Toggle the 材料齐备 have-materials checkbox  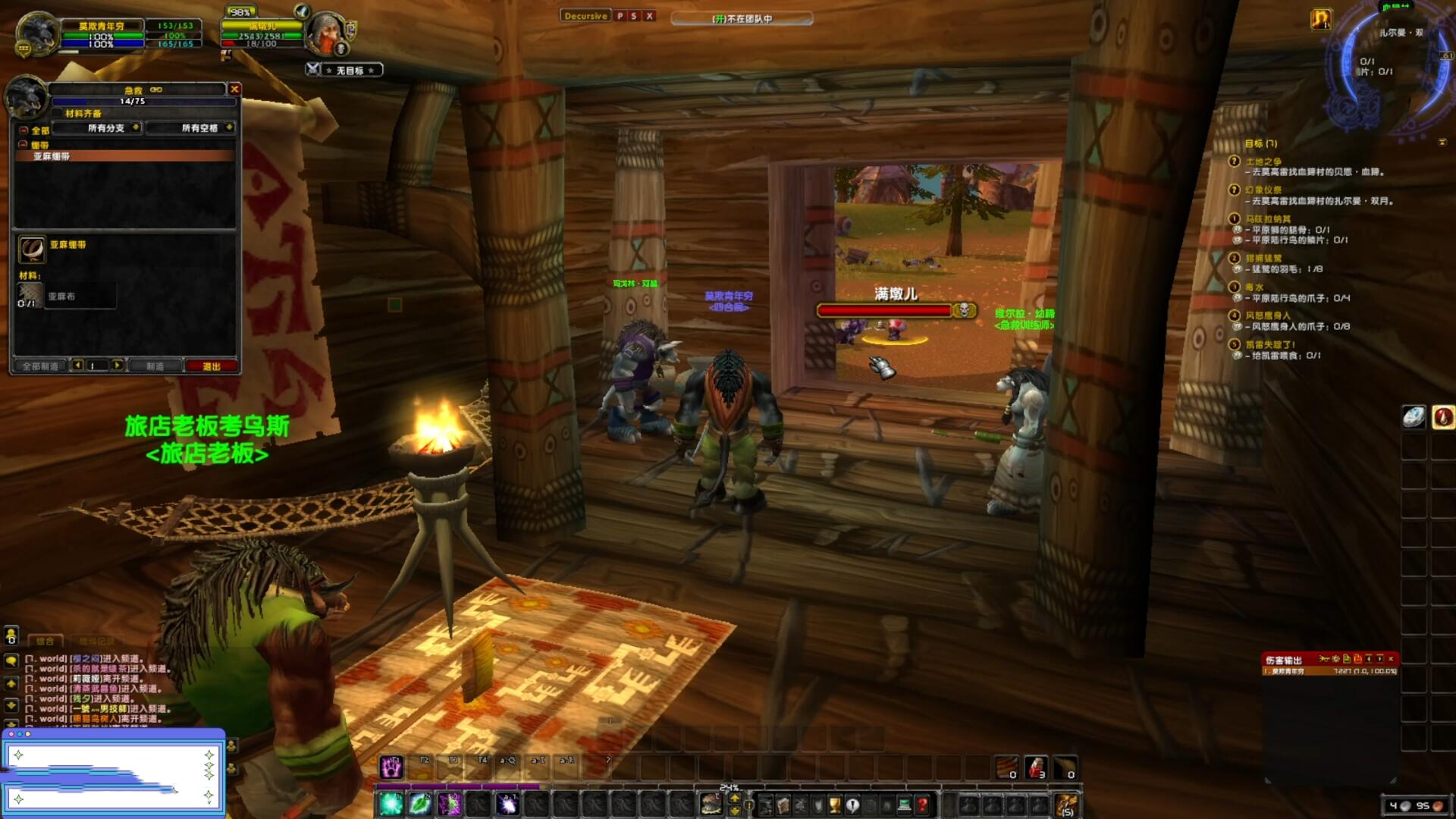(x=58, y=114)
